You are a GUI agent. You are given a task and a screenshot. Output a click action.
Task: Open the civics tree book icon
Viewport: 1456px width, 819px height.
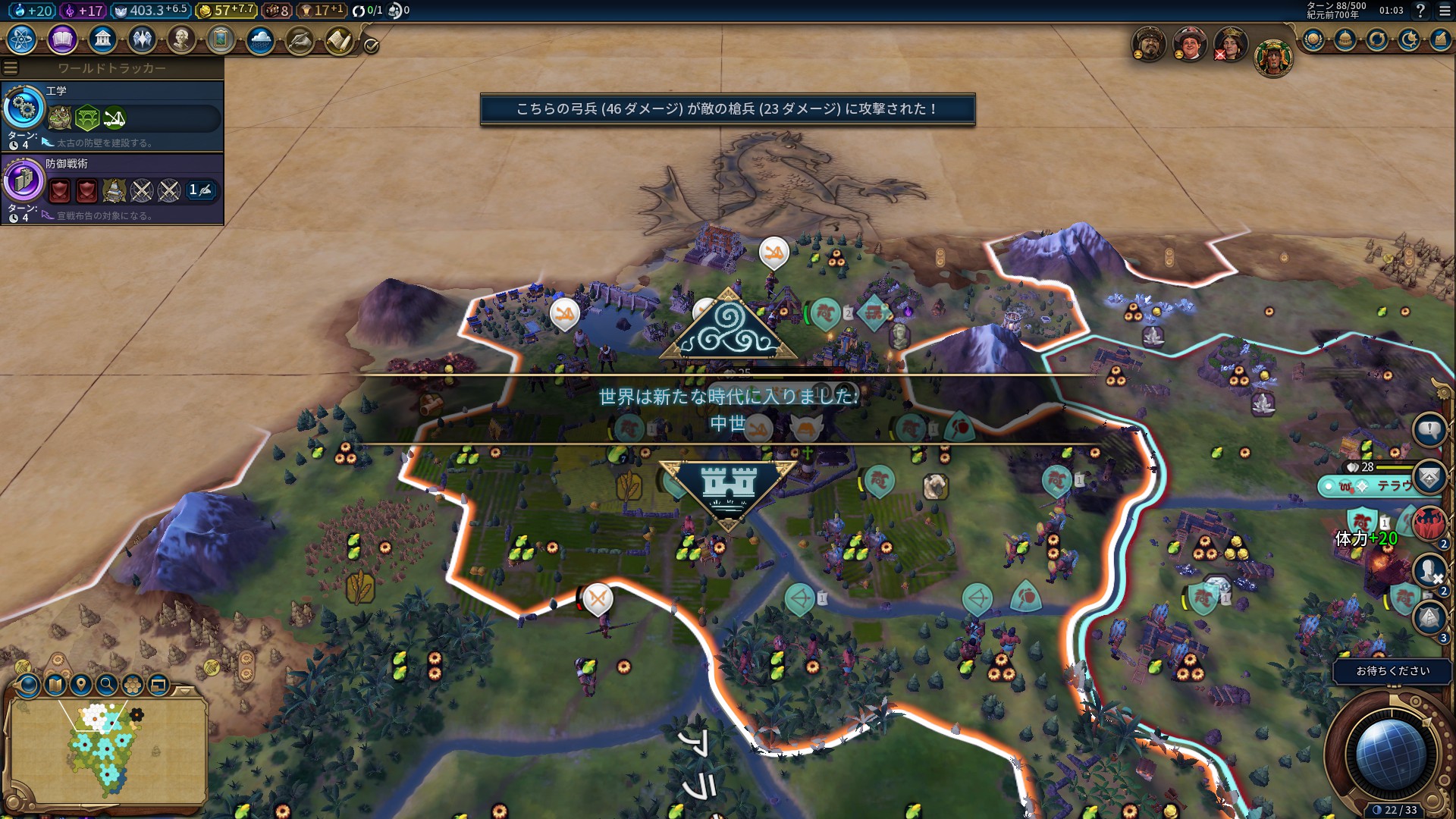[x=62, y=39]
